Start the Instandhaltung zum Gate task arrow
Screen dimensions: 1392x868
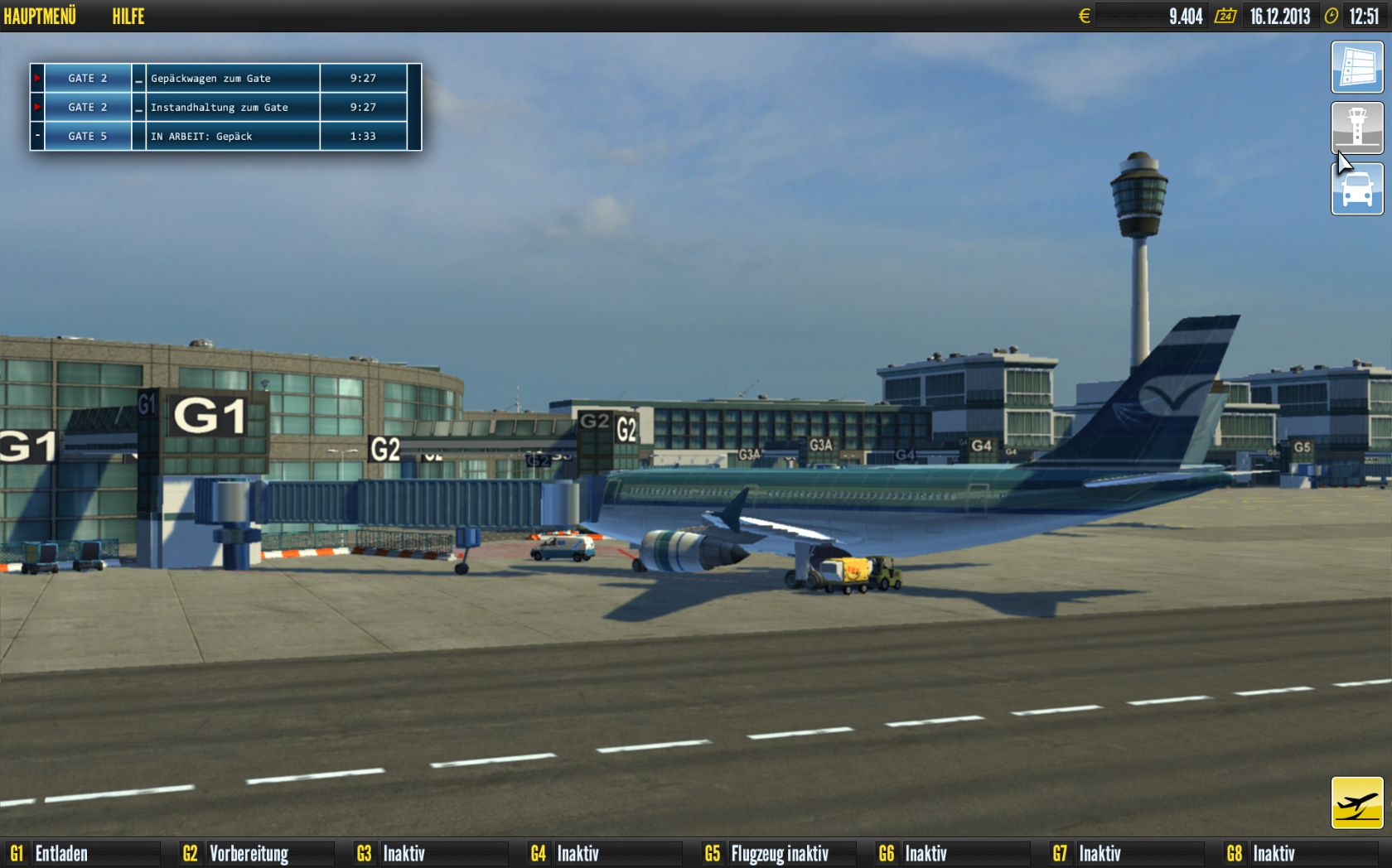[36, 107]
